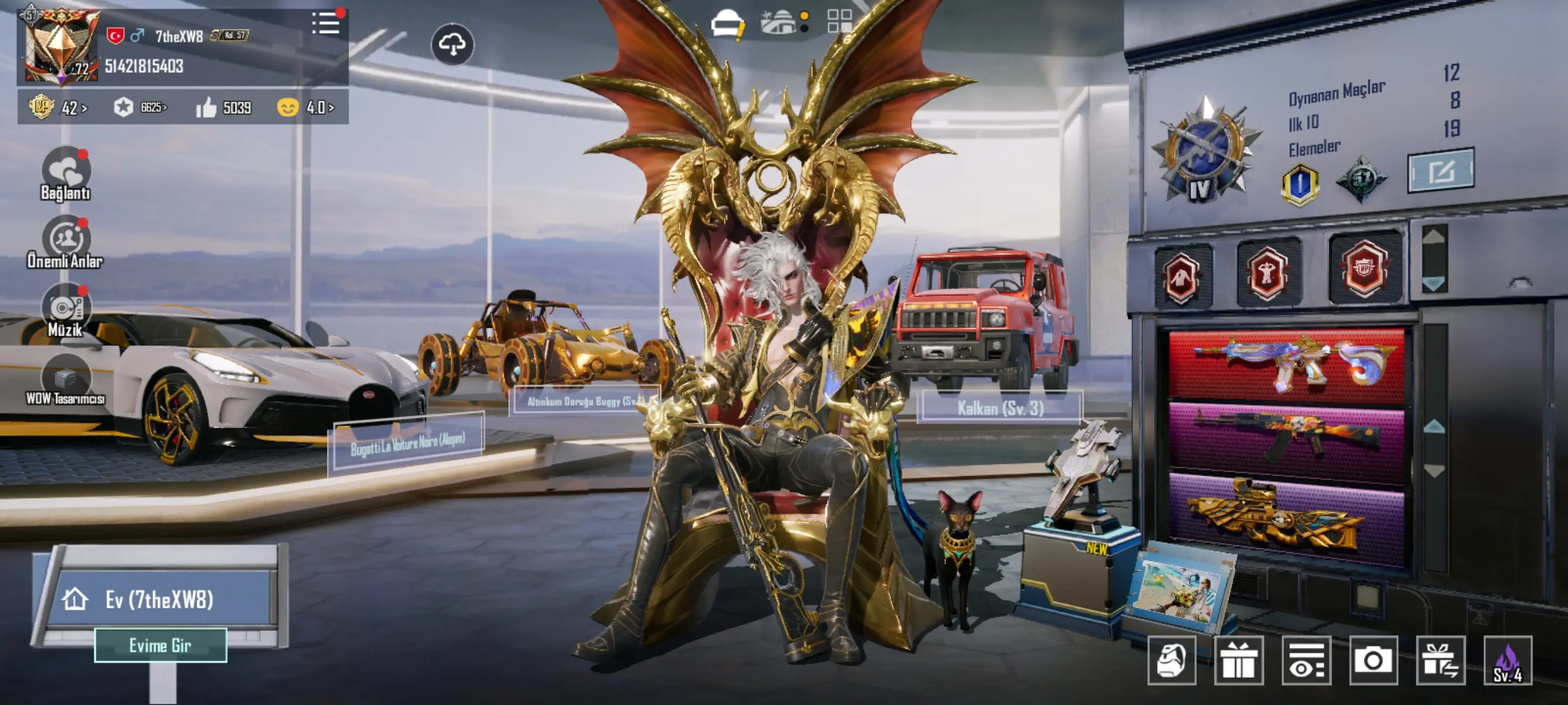Open the gift box button
The width and height of the screenshot is (1568, 705).
[1238, 660]
